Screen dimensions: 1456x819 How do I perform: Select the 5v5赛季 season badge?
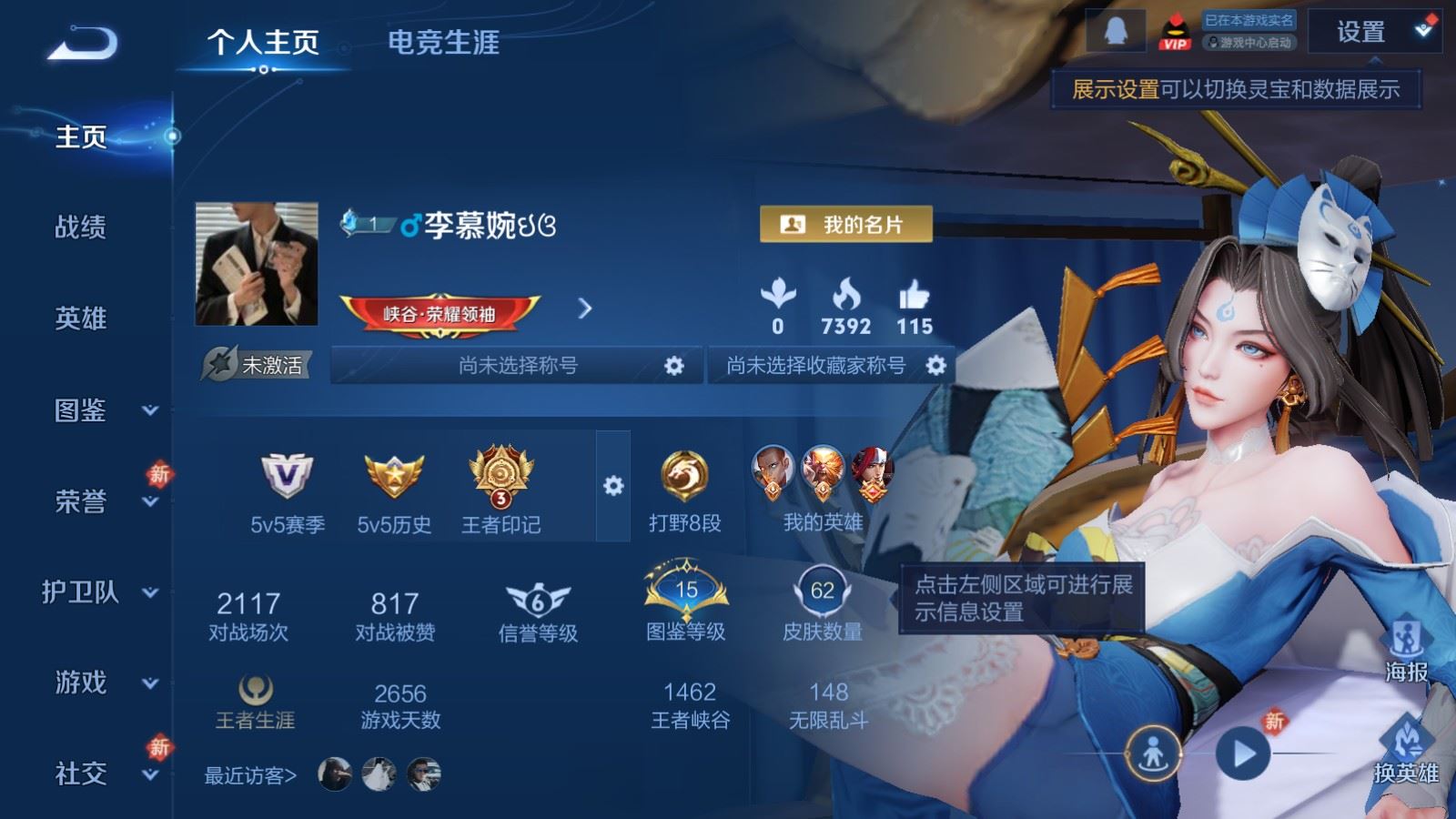point(283,473)
